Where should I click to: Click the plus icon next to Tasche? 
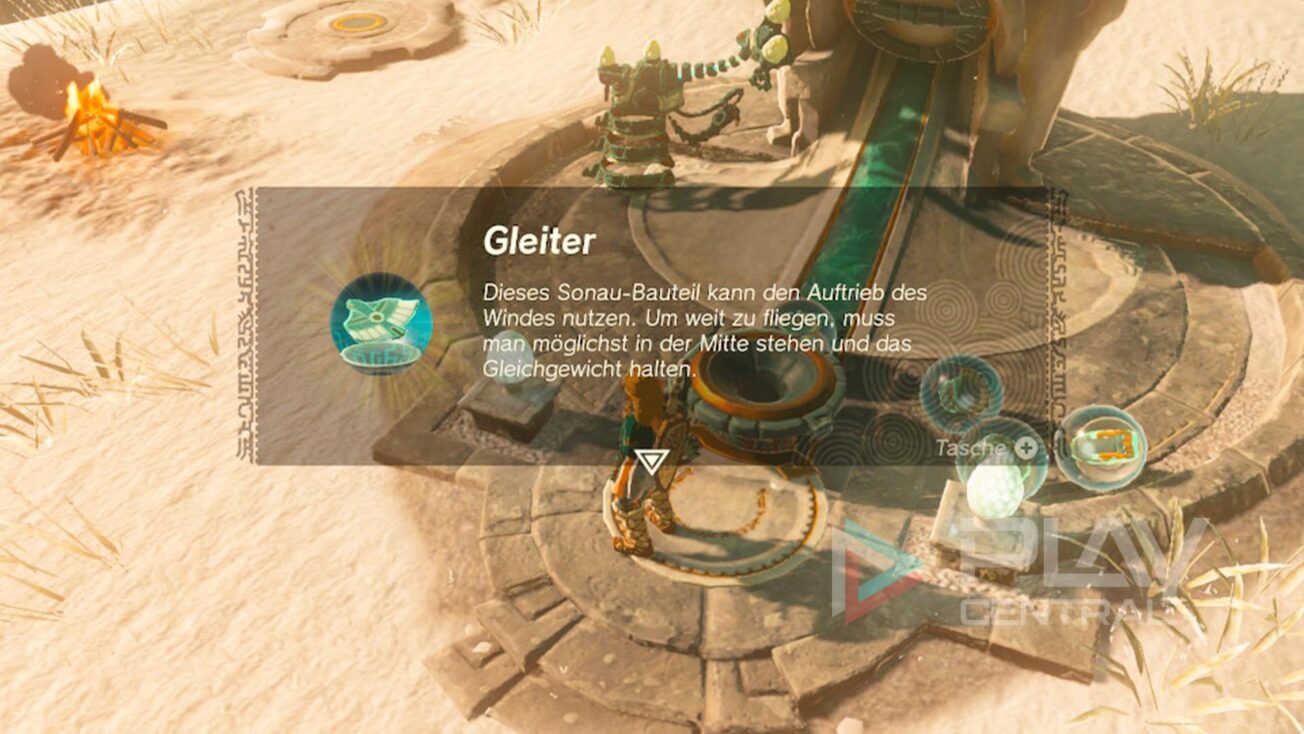1026,449
